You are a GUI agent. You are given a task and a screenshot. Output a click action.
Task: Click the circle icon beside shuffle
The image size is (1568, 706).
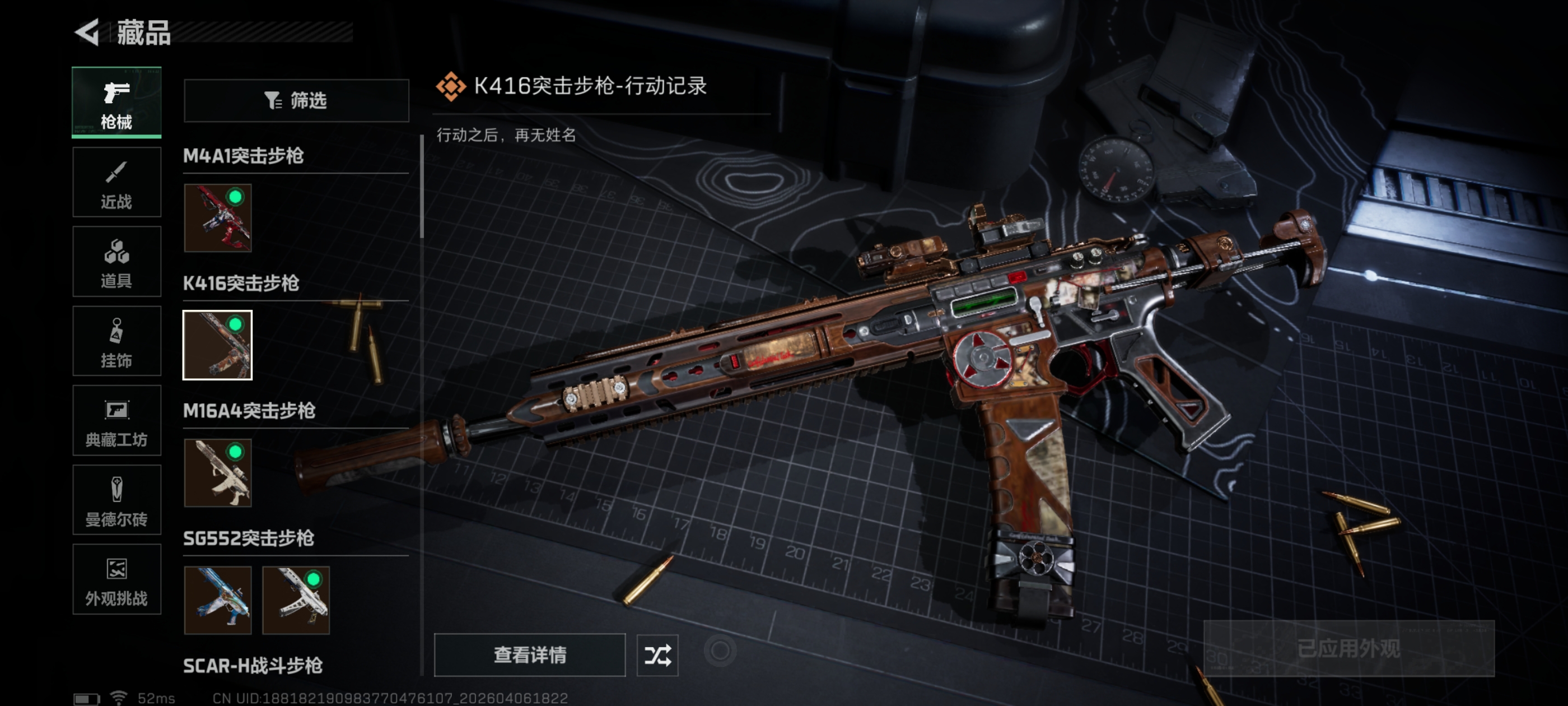point(720,651)
